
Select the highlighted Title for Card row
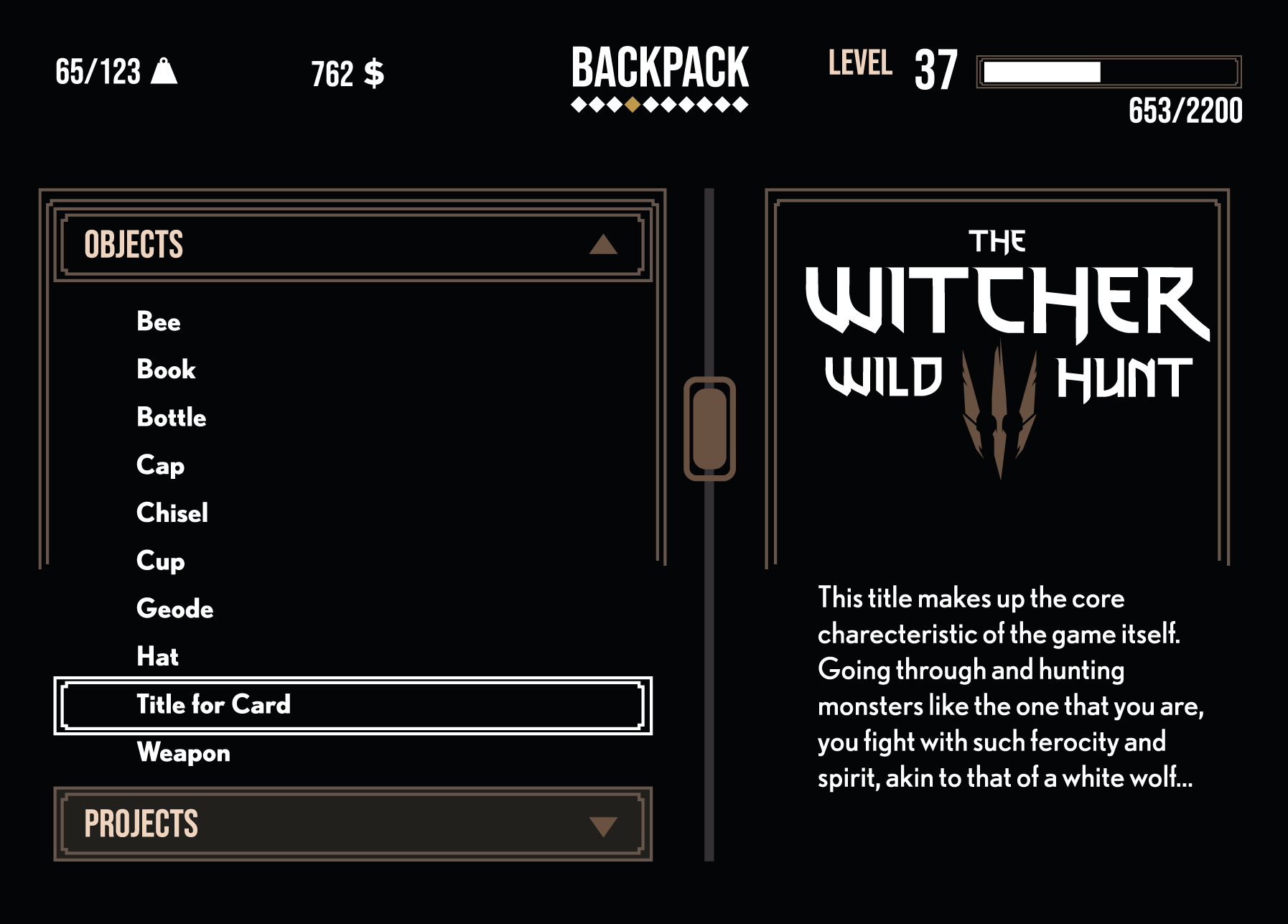point(353,705)
